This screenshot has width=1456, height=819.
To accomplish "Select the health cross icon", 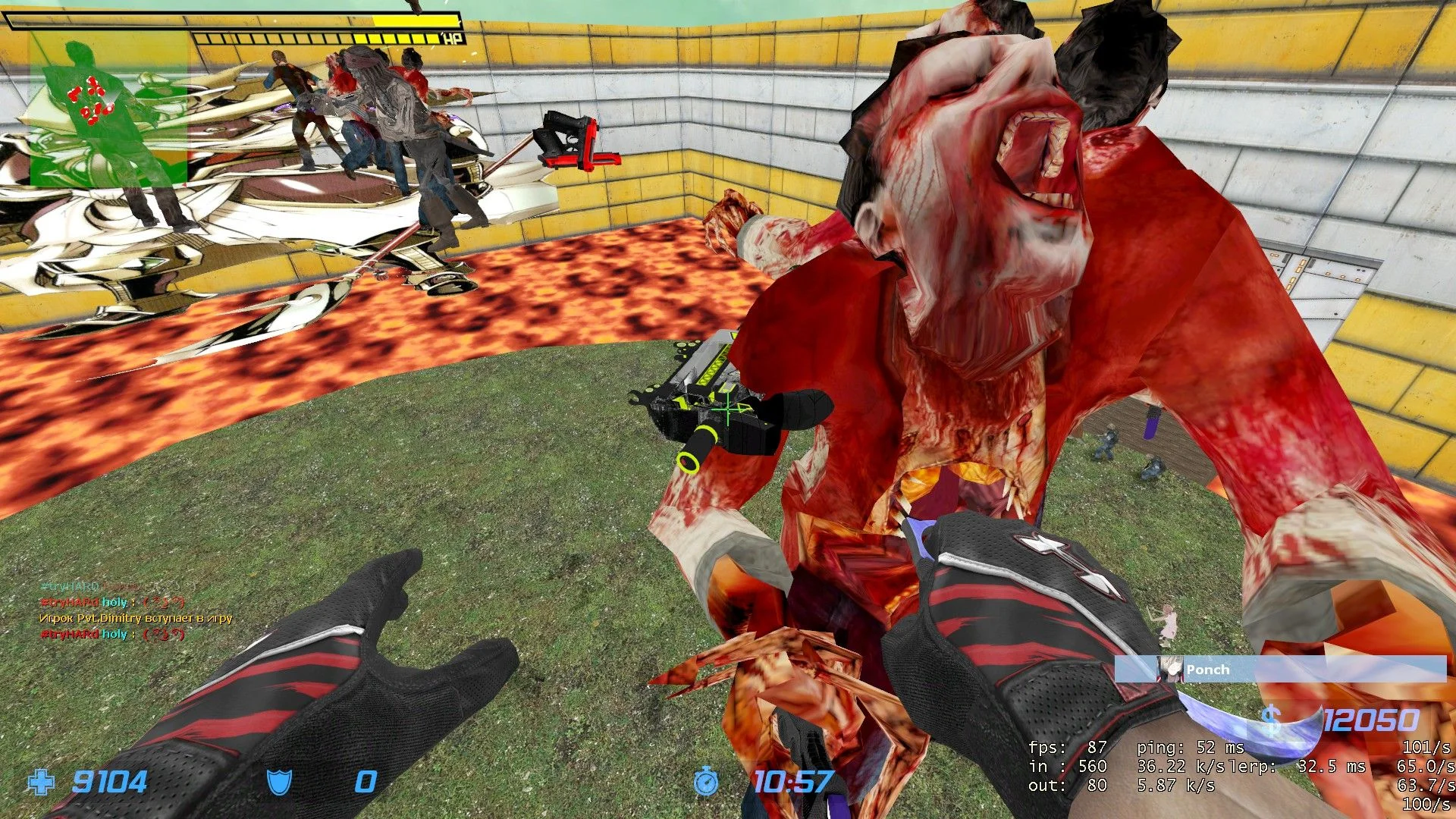I will [41, 782].
